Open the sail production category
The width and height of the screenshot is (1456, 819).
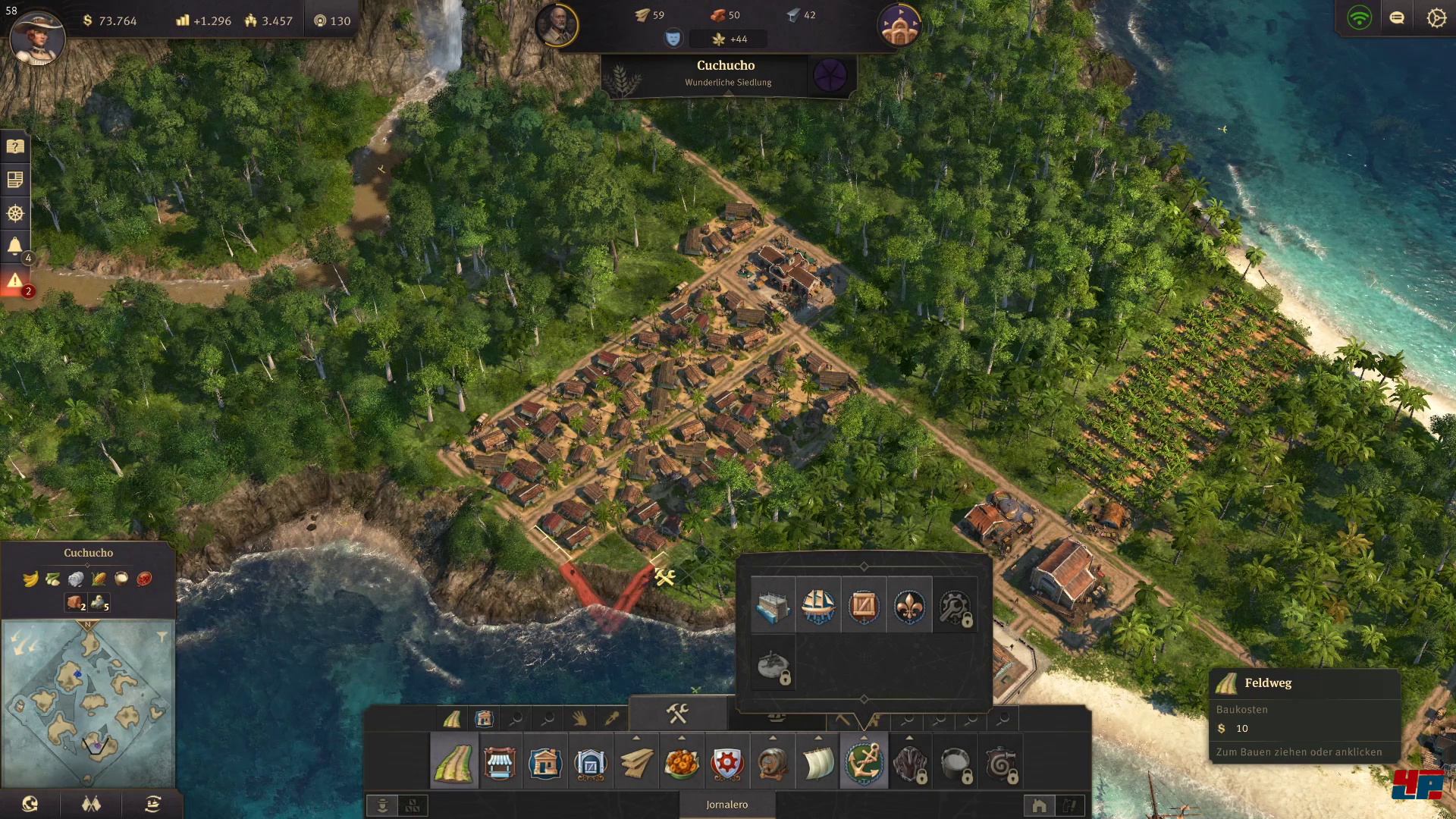[817, 762]
